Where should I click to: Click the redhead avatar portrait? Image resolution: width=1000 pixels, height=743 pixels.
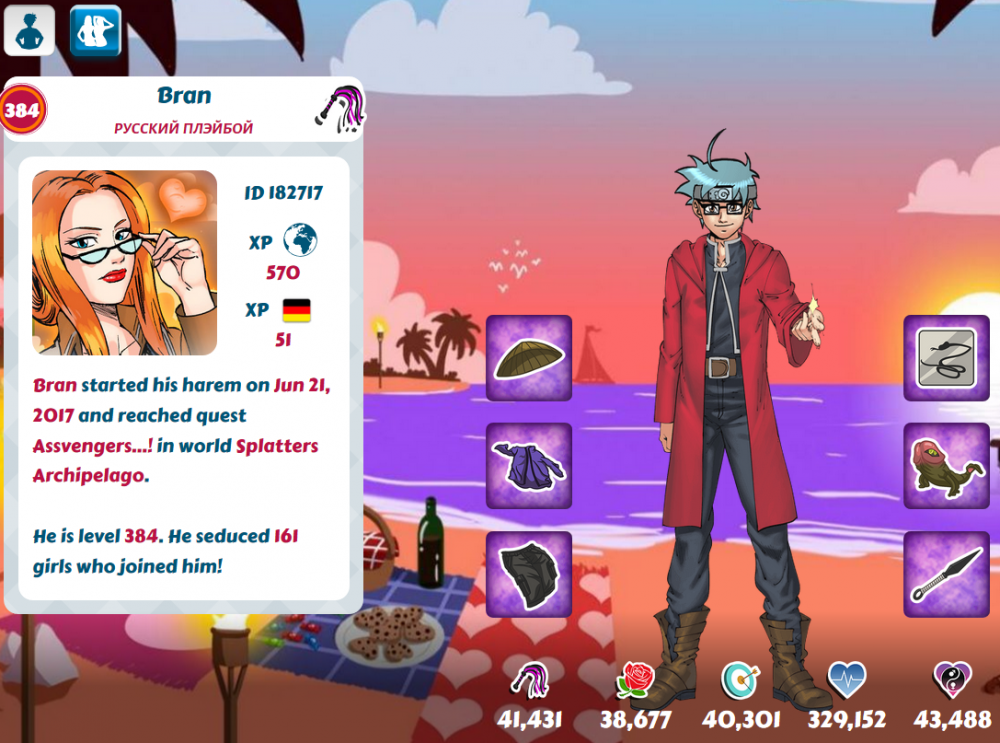(x=125, y=263)
